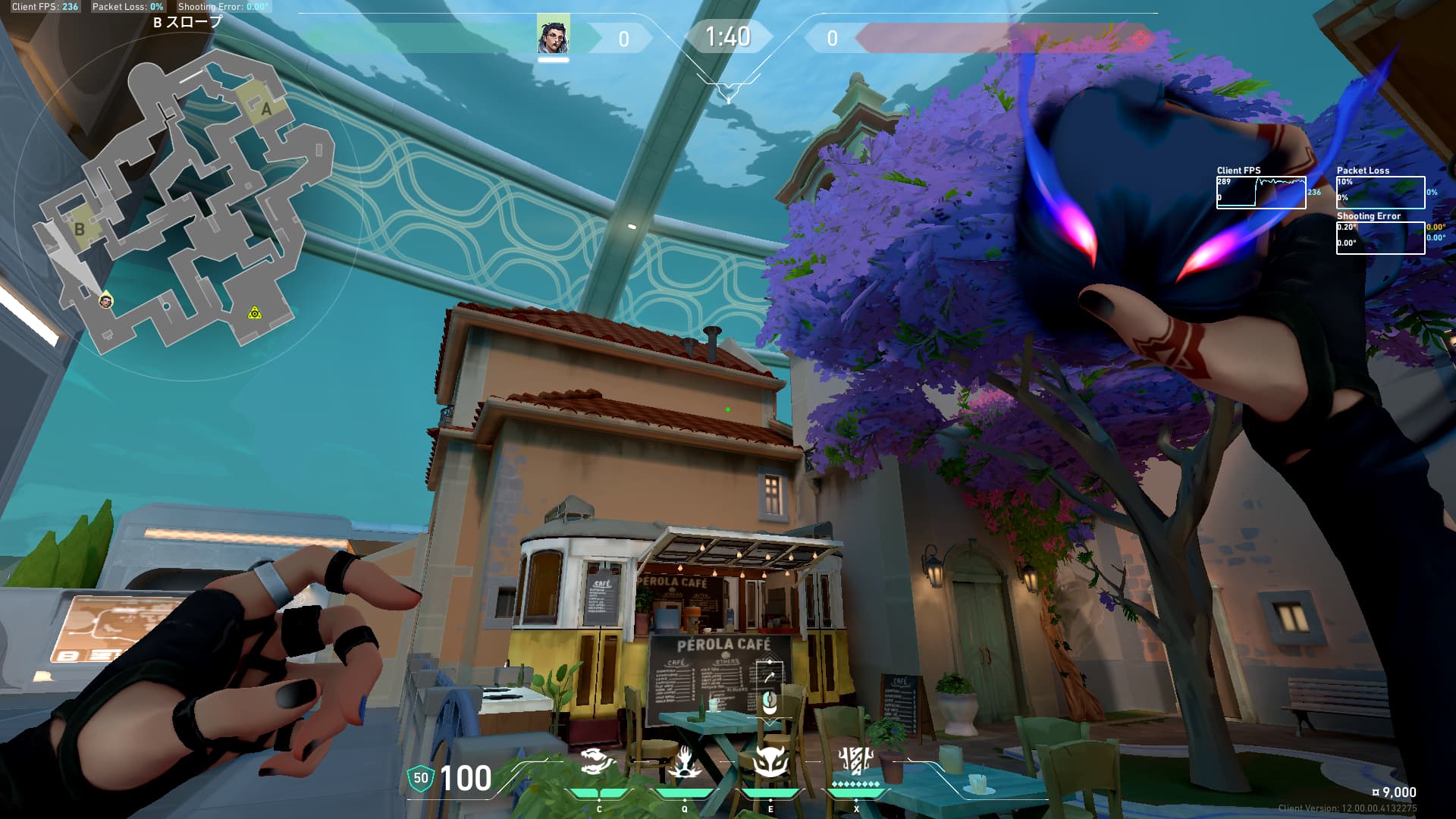Click the player agent marker on the minimap
1456x819 pixels.
pos(106,301)
